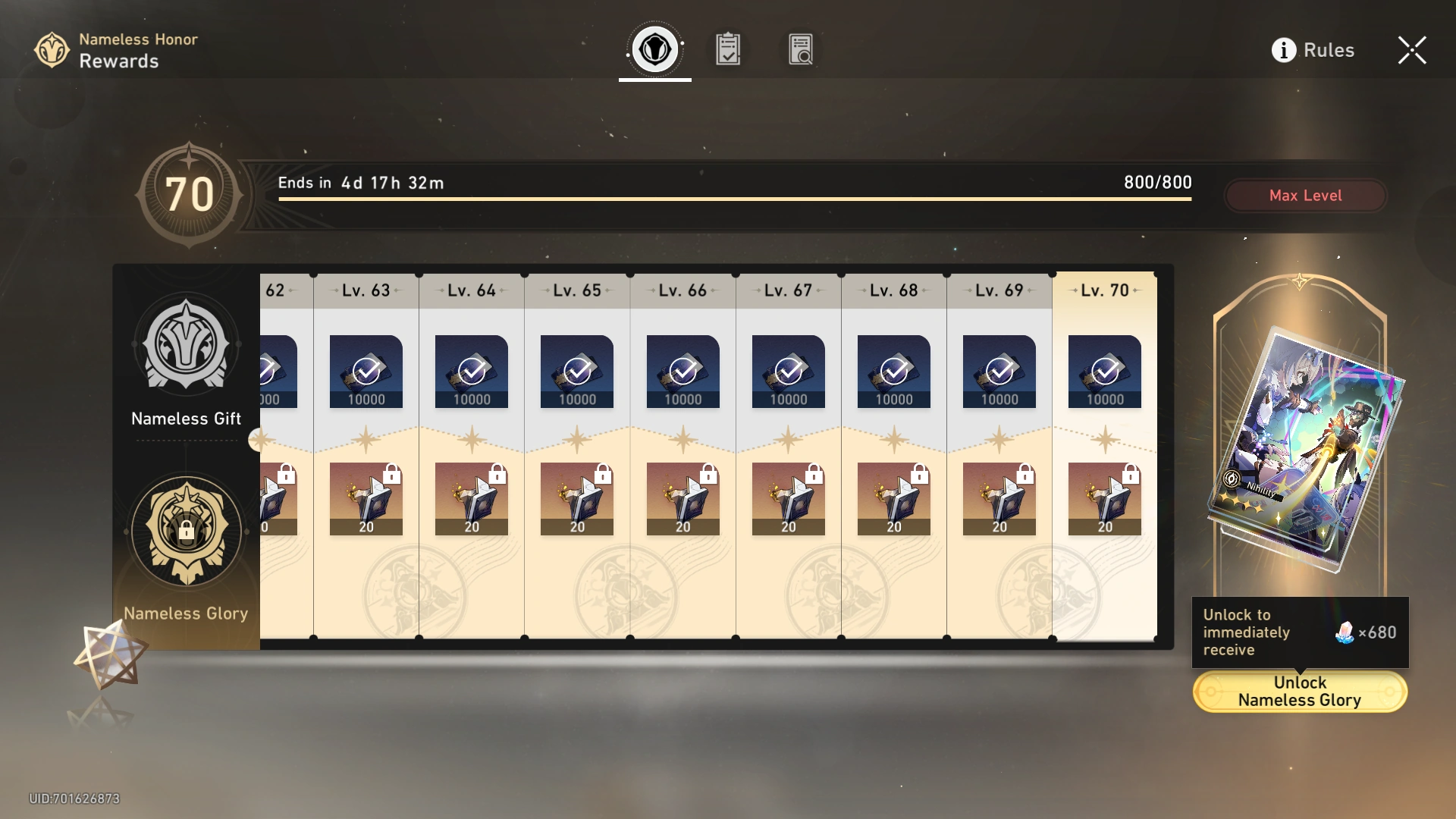1456x819 pixels.
Task: Click the info icon next to Rules
Action: (x=1283, y=50)
